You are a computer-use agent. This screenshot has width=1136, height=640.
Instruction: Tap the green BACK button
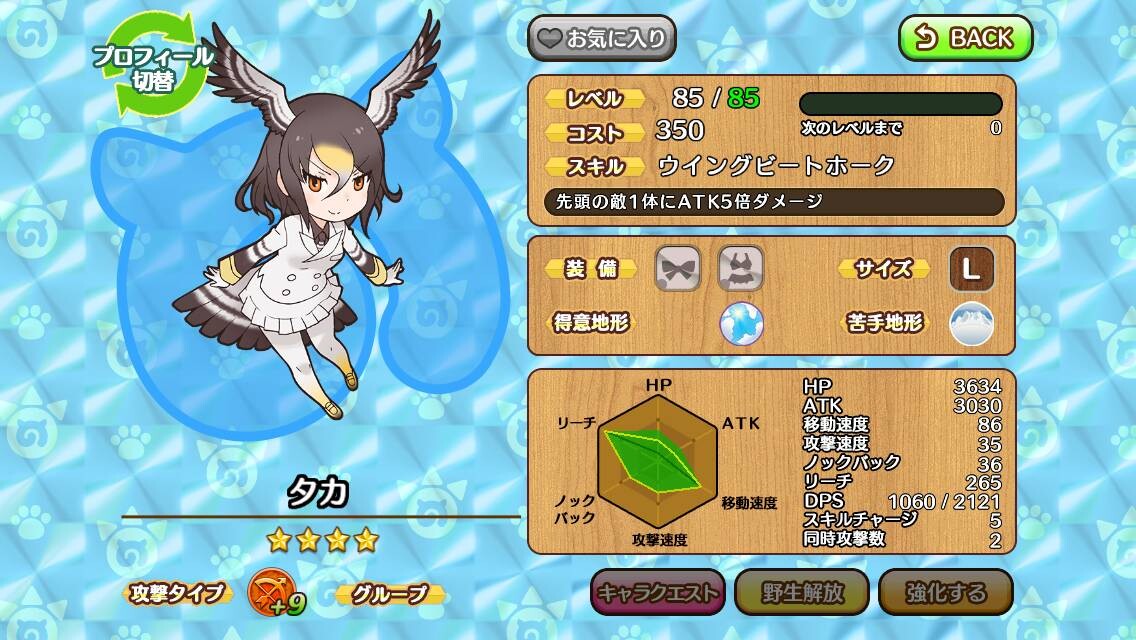coord(965,38)
